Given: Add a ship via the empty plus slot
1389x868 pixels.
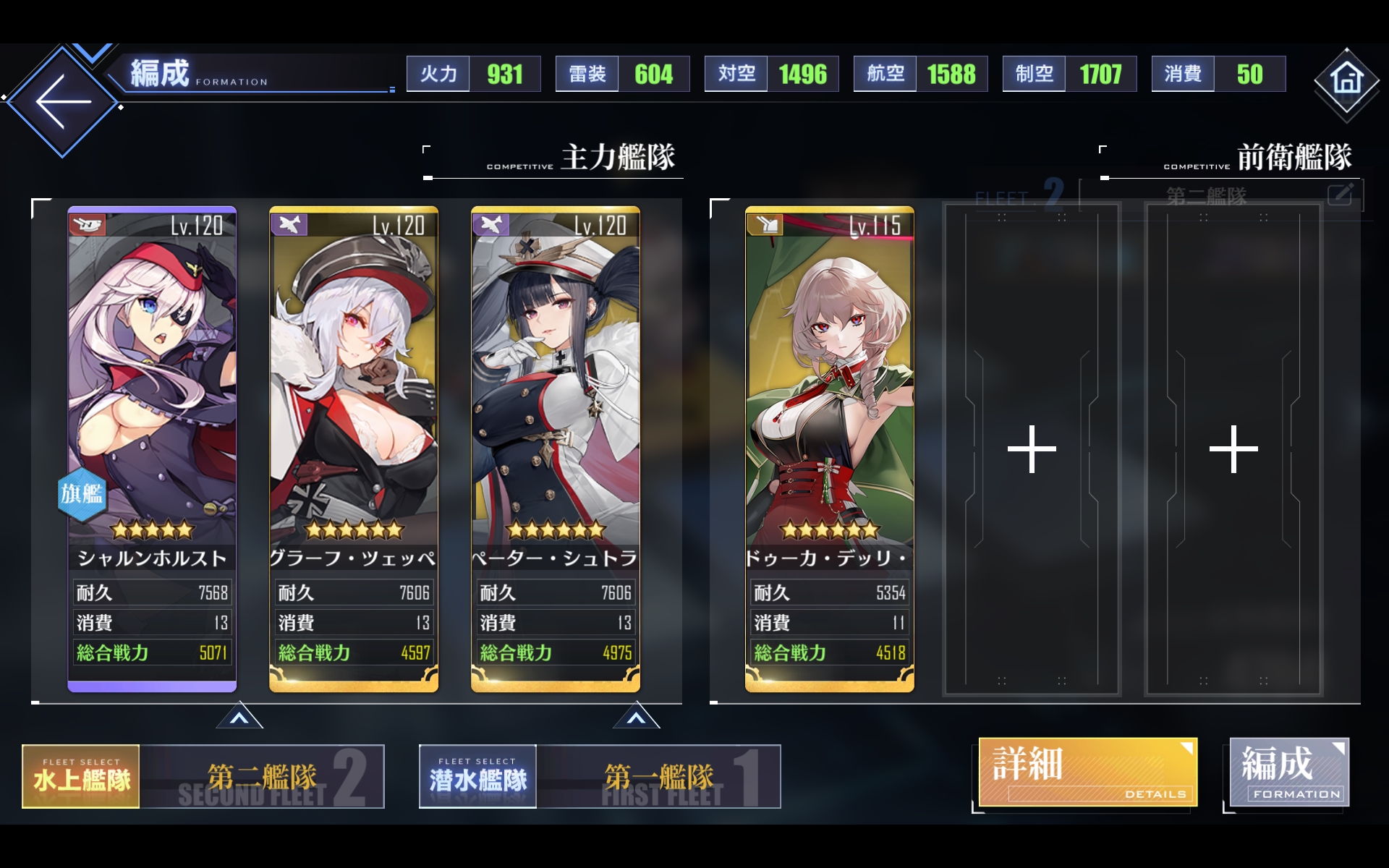Looking at the screenshot, I should tap(1032, 450).
